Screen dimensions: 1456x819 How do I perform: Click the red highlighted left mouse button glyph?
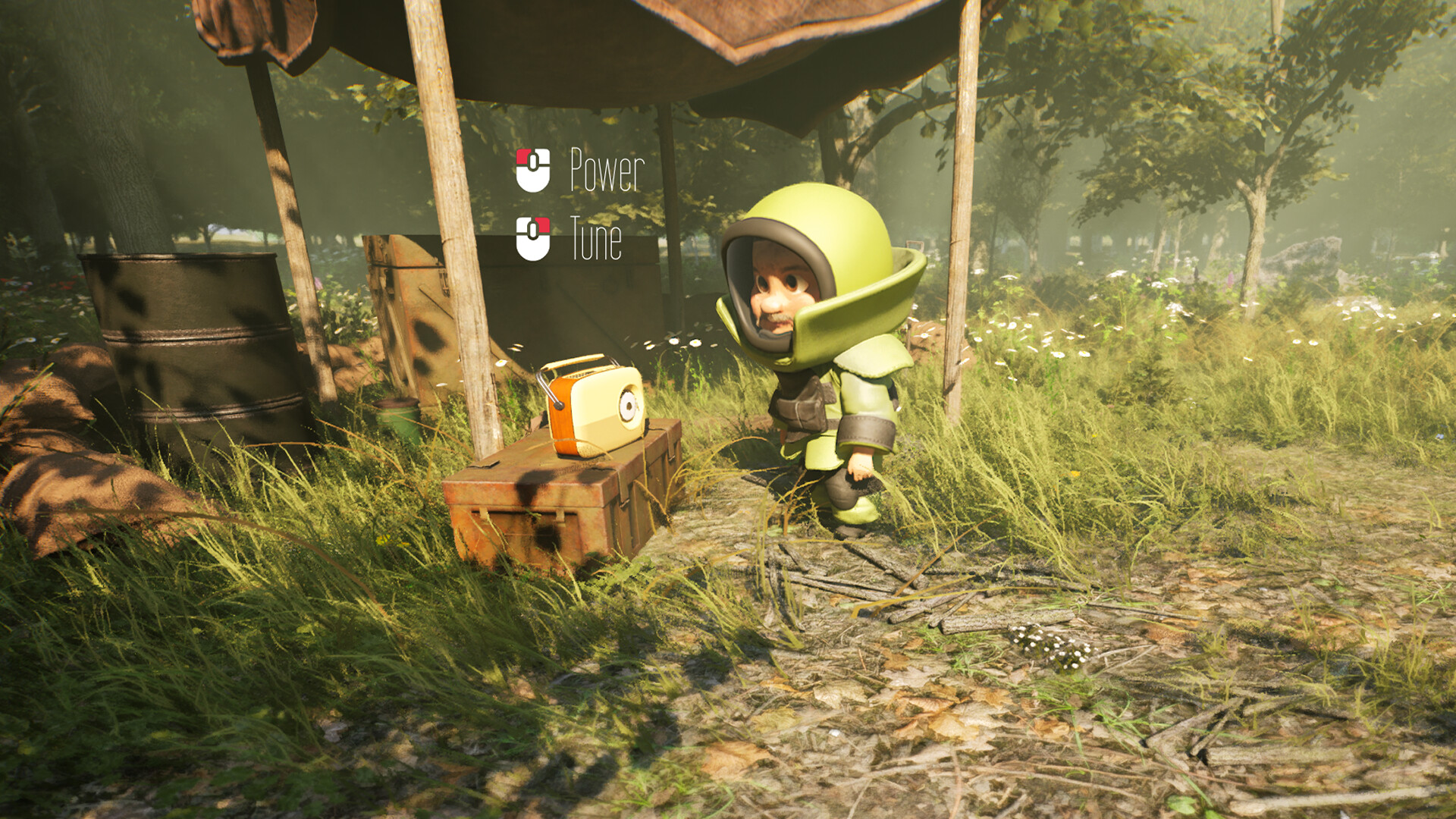[x=522, y=158]
